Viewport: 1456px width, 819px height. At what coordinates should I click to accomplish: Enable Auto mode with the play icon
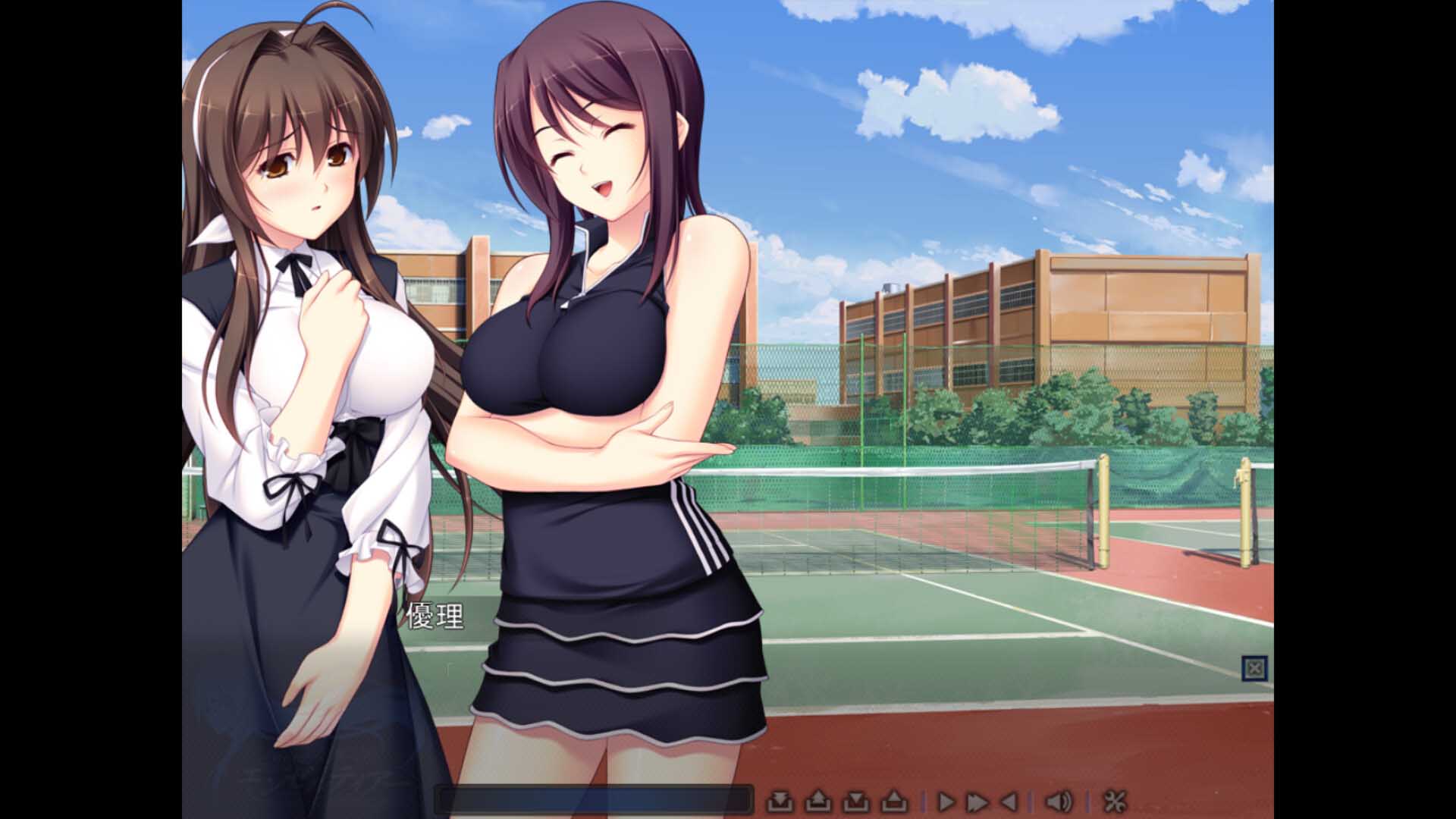pyautogui.click(x=946, y=801)
